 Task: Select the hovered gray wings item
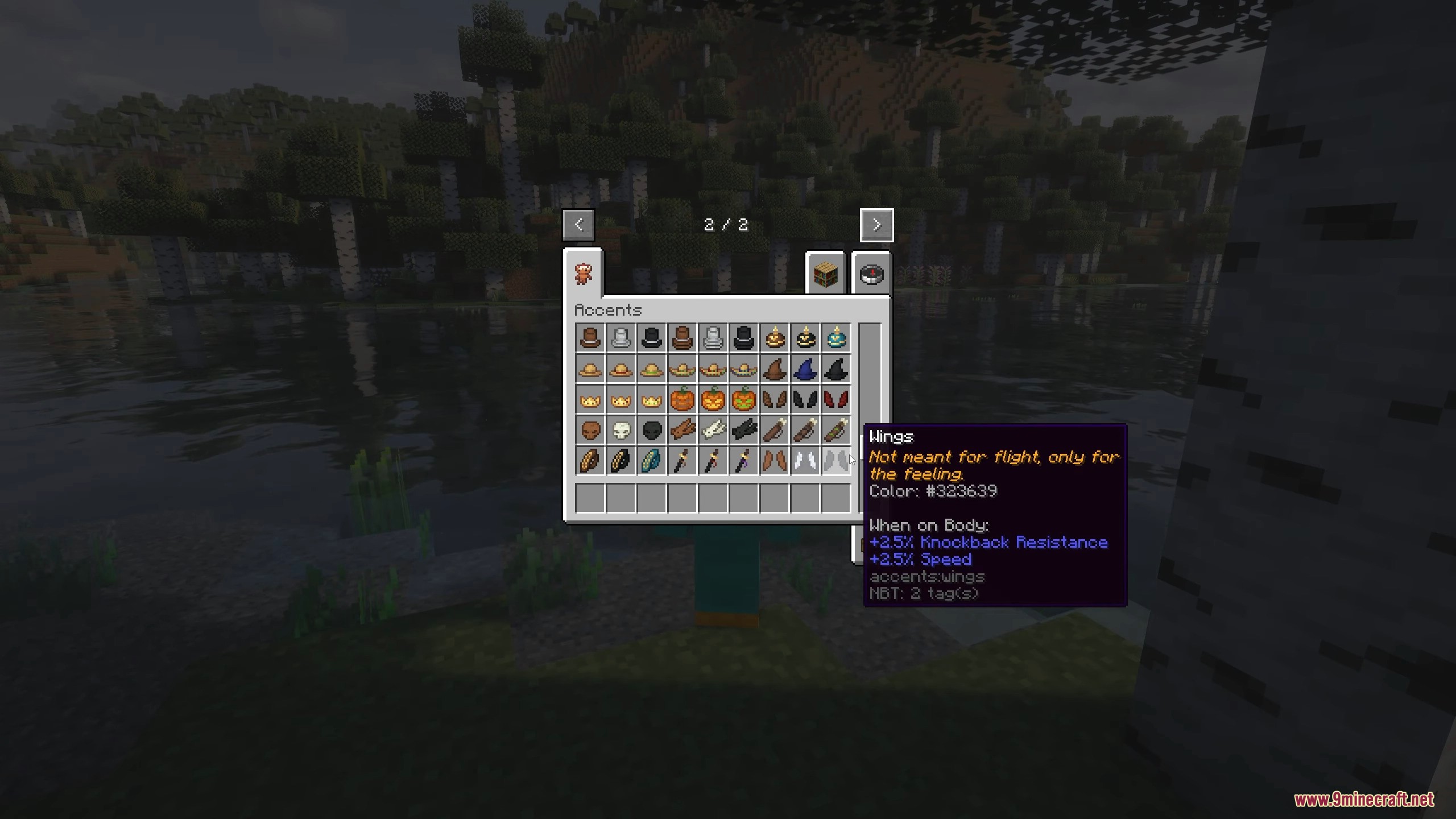(x=835, y=461)
